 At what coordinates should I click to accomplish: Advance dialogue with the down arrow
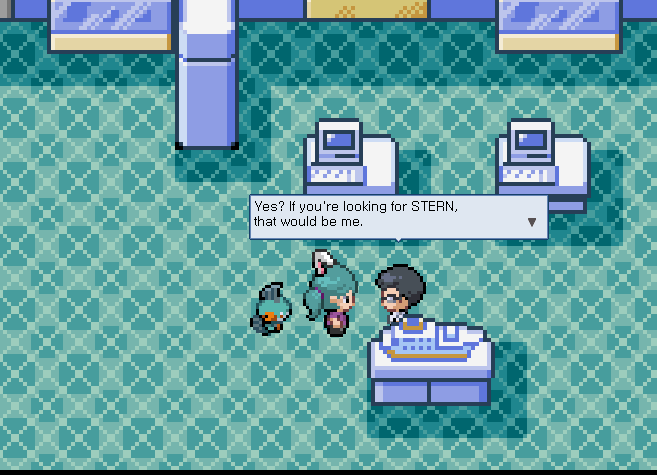coord(532,222)
